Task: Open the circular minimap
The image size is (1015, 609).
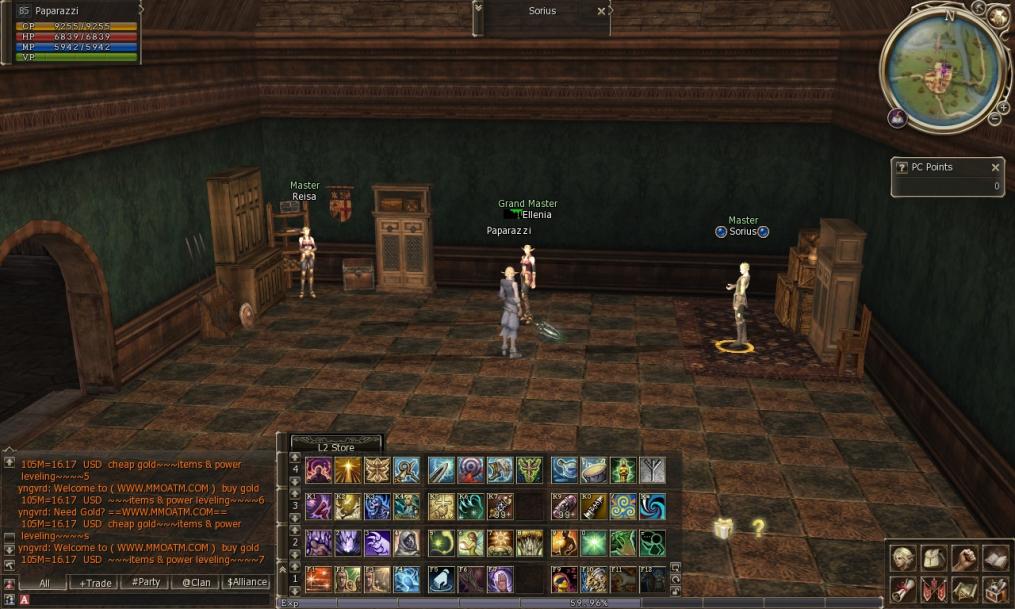Action: point(939,71)
